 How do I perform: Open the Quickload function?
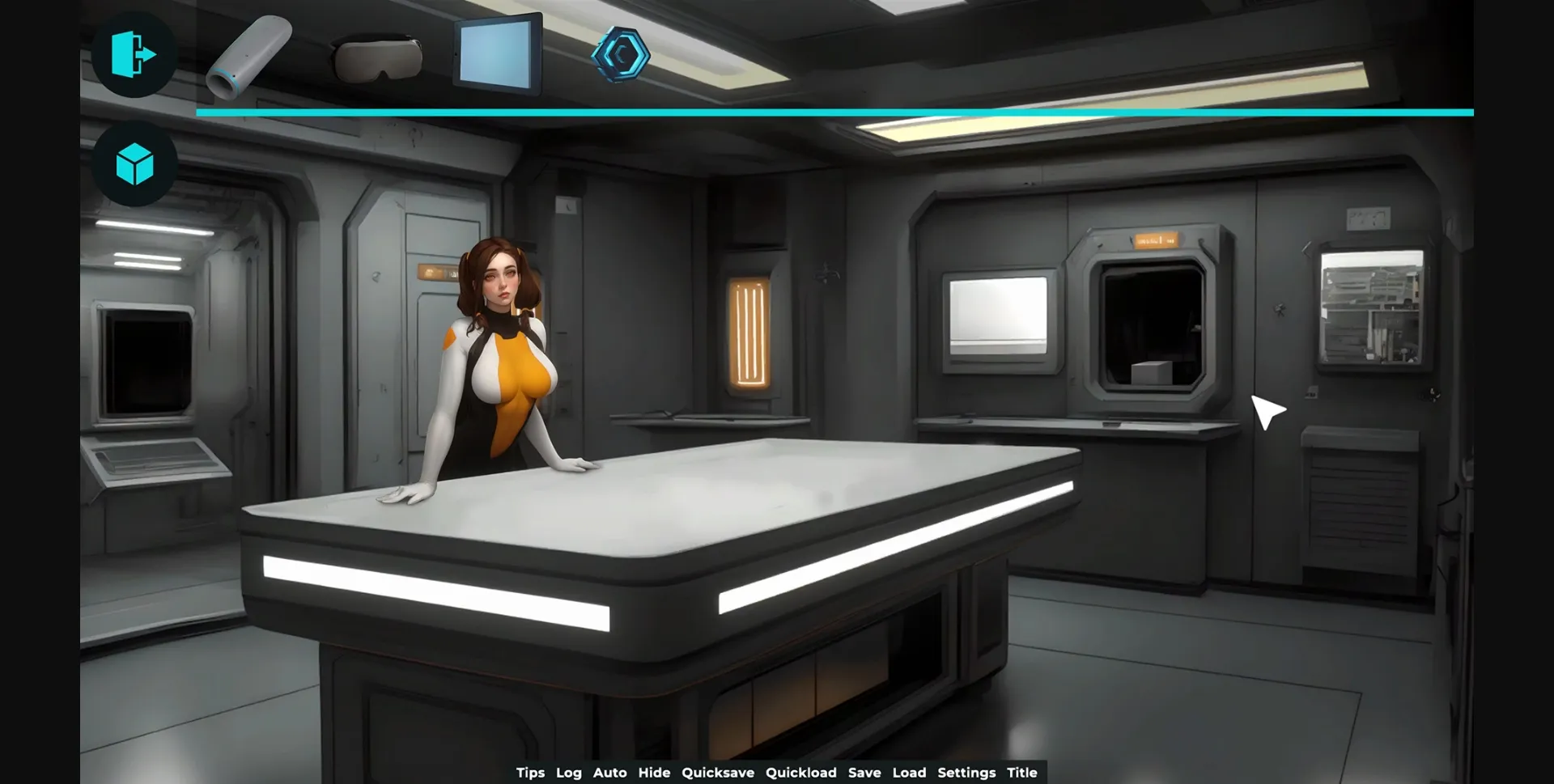click(802, 773)
